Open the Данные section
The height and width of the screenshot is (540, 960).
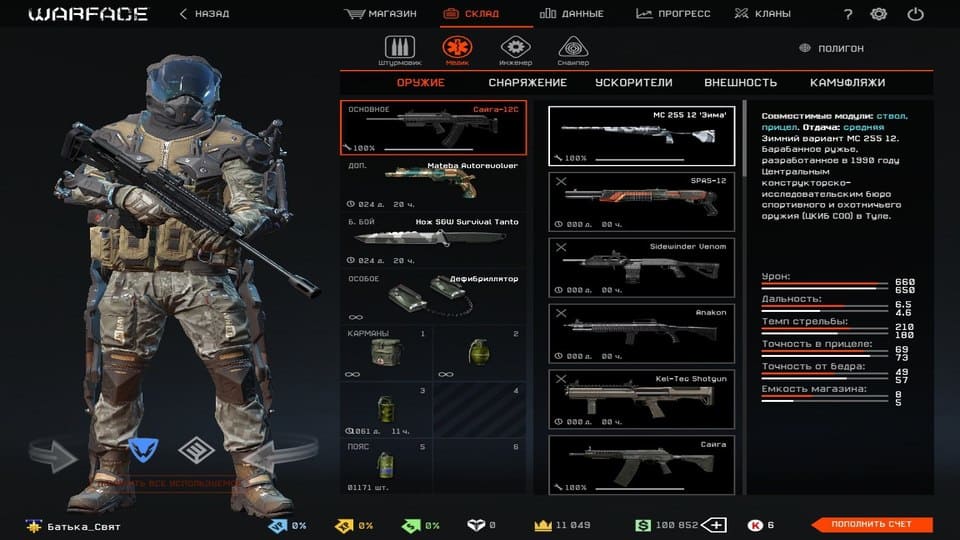click(x=572, y=14)
